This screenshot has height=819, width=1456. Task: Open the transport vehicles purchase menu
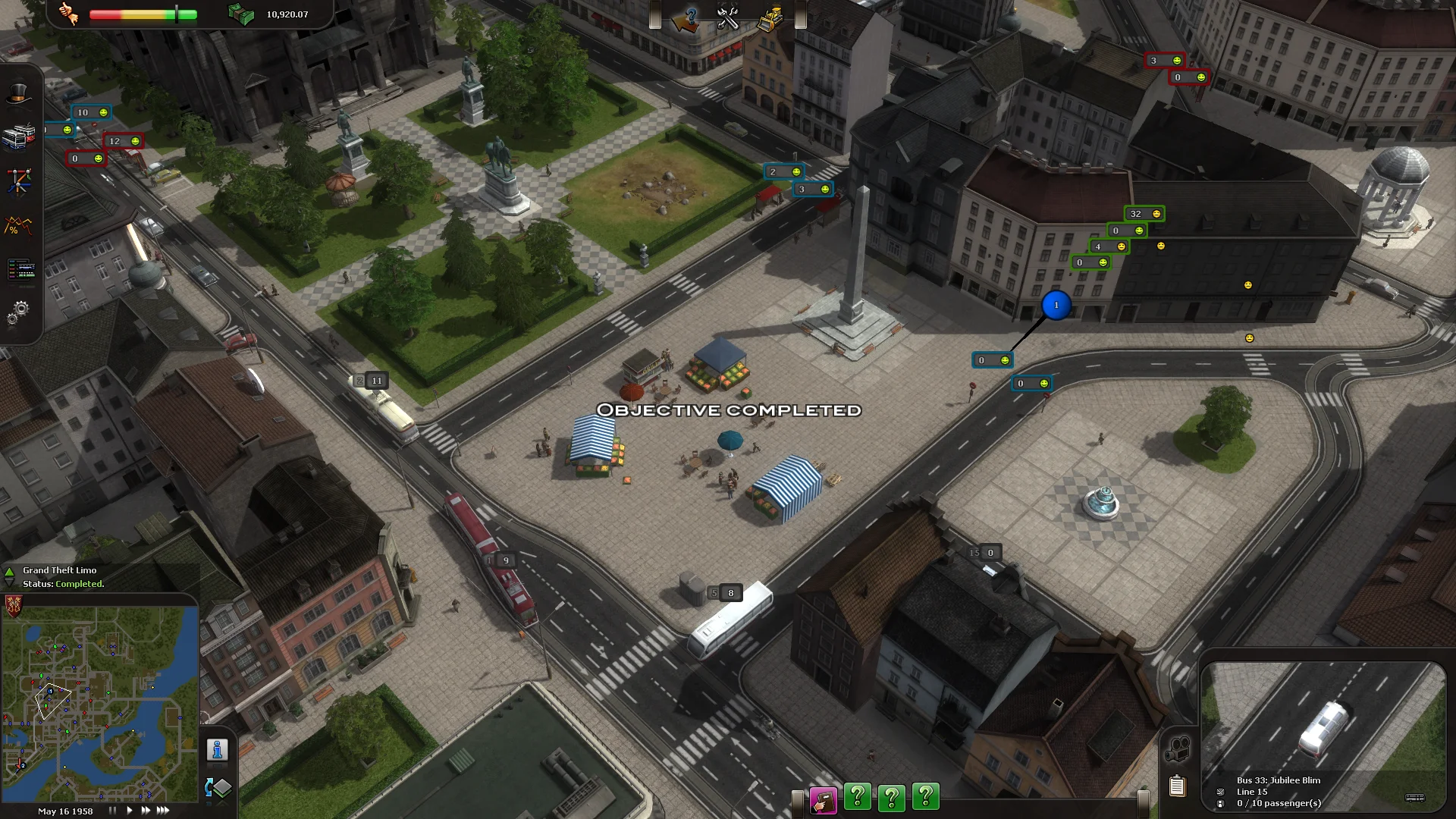[20, 135]
